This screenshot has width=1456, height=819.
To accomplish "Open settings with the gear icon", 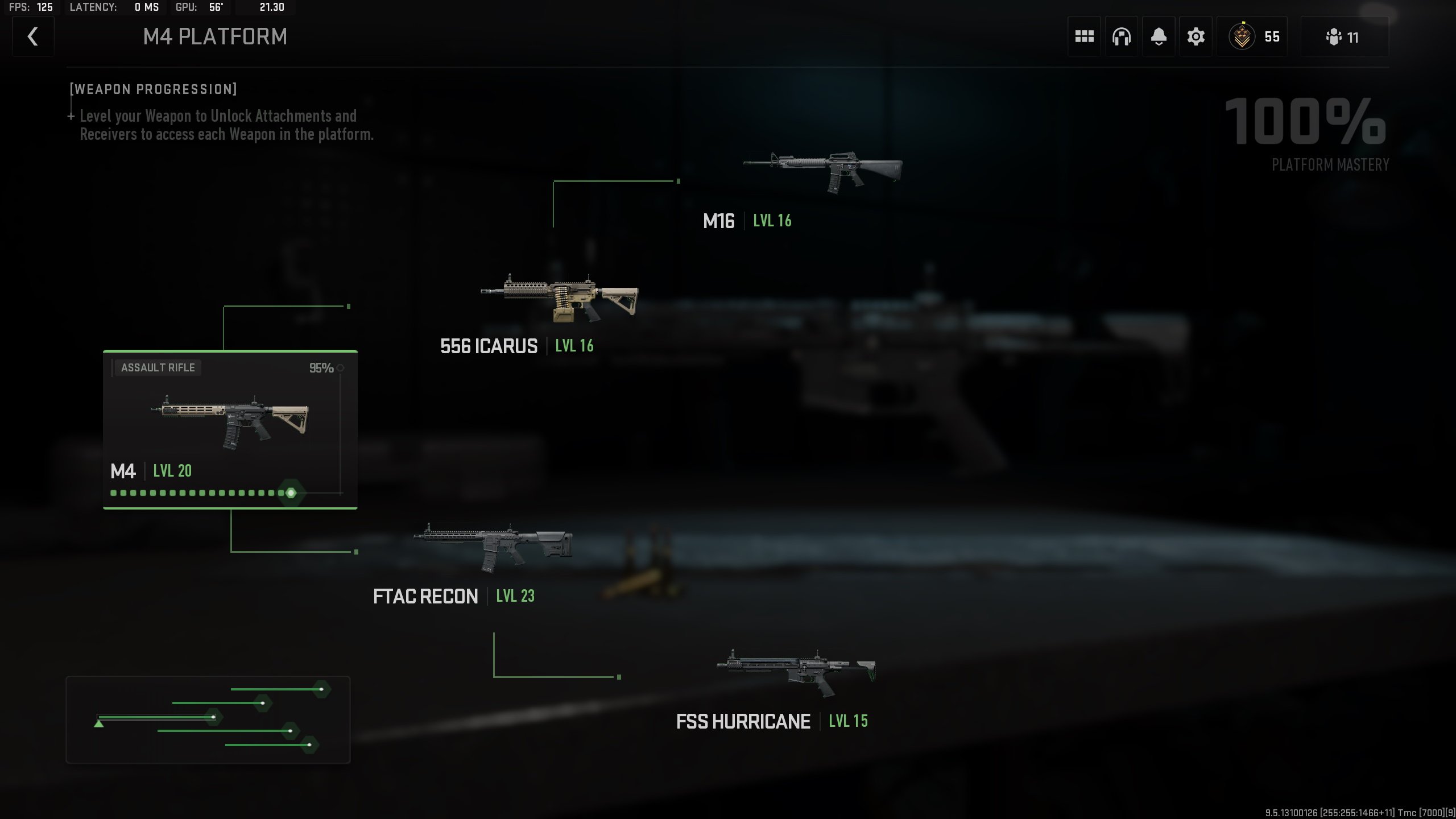I will 1196,37.
